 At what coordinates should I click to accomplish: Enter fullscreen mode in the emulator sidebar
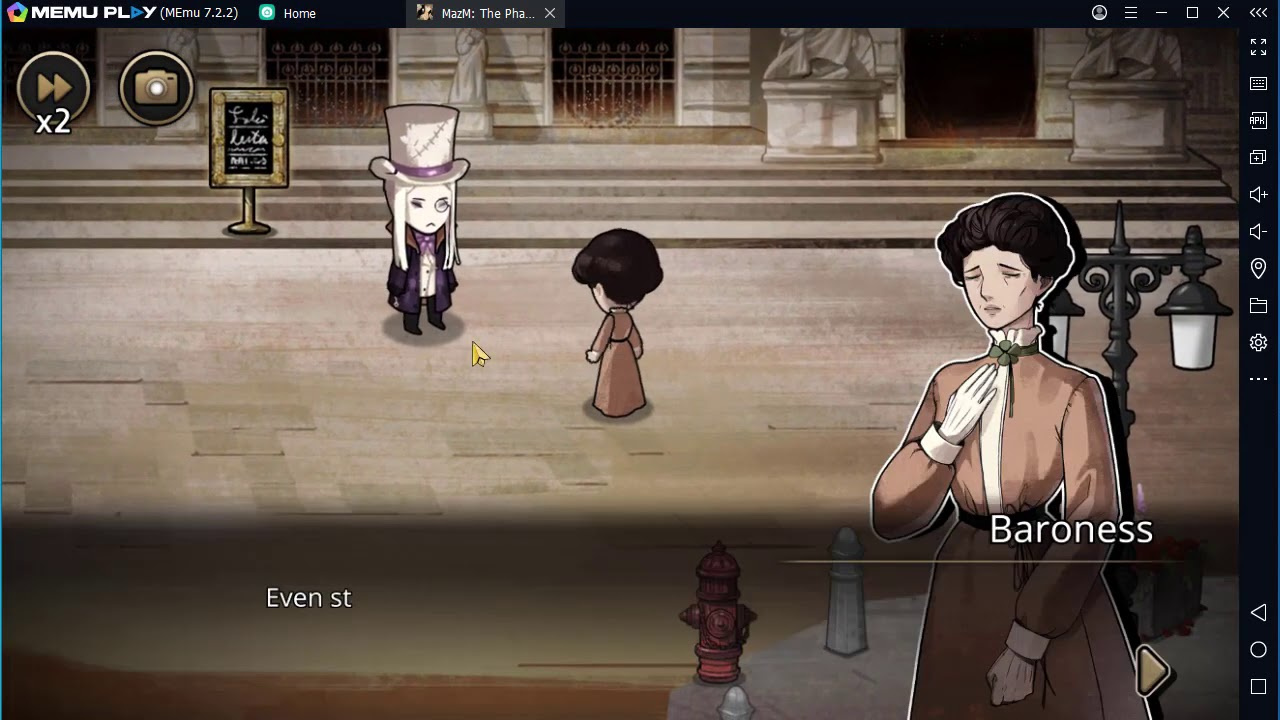(x=1258, y=47)
